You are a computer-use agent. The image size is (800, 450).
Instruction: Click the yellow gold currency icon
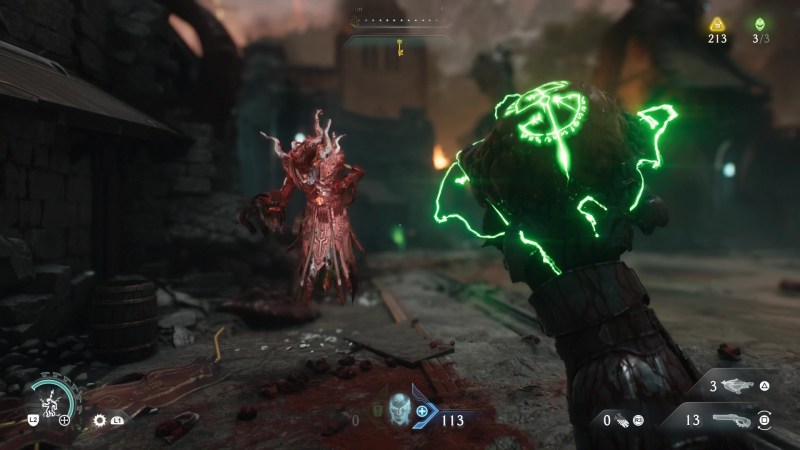pos(716,24)
